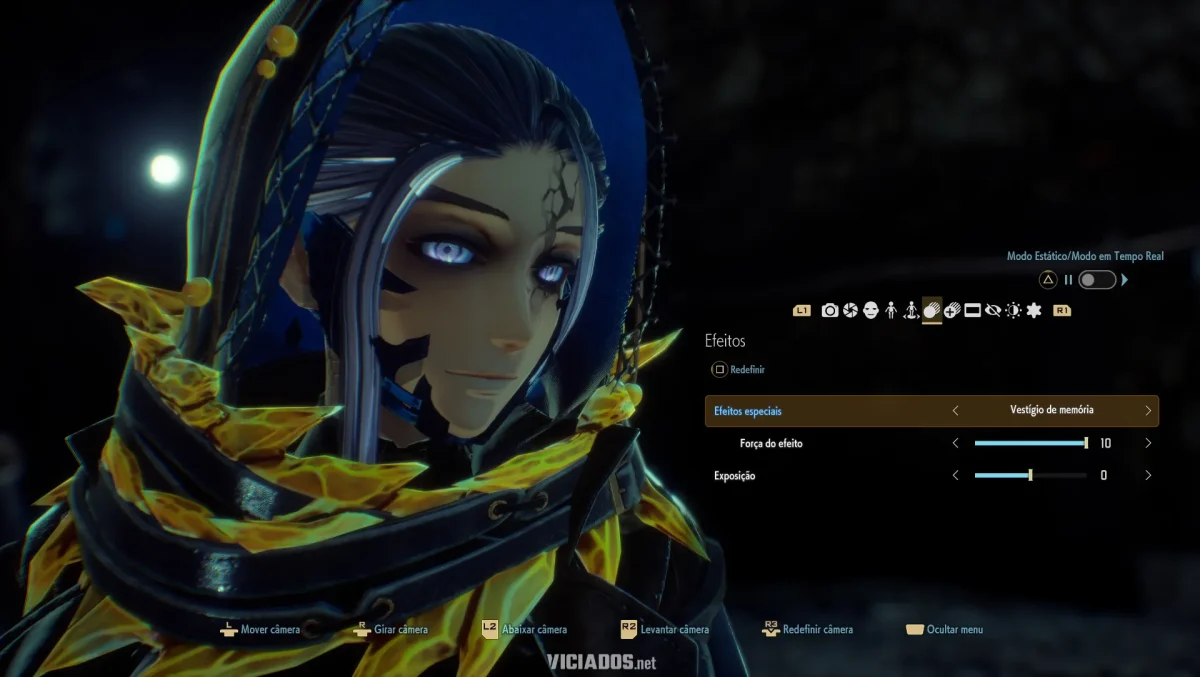Switch to the frame rectangle tab
The image size is (1200, 677).
coord(972,311)
